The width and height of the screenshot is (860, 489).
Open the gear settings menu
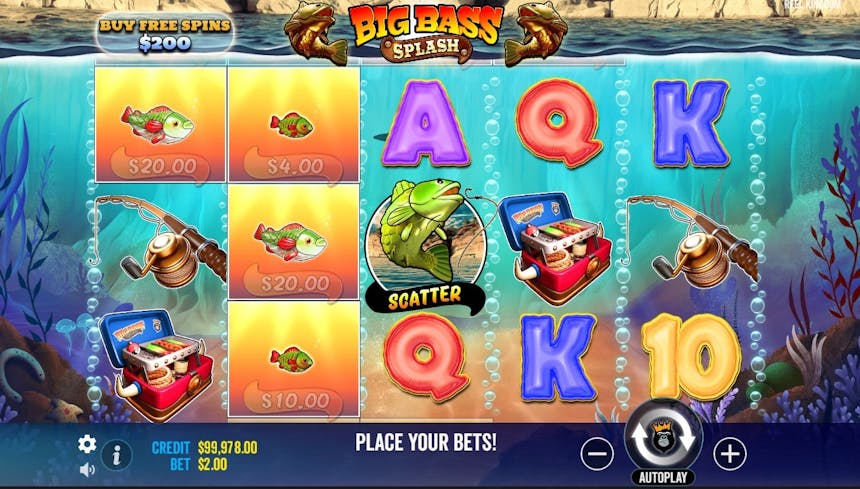click(x=87, y=444)
